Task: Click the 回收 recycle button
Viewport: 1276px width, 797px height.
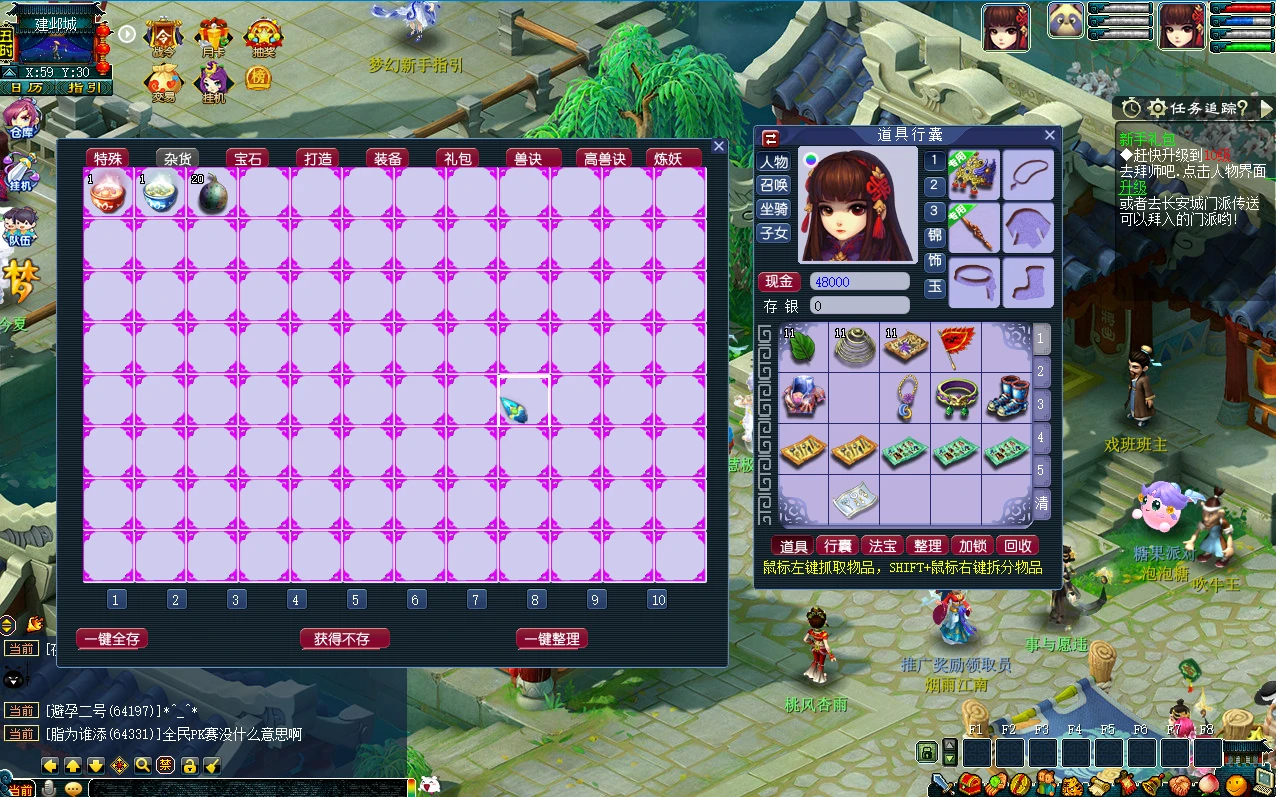Action: click(x=1017, y=546)
